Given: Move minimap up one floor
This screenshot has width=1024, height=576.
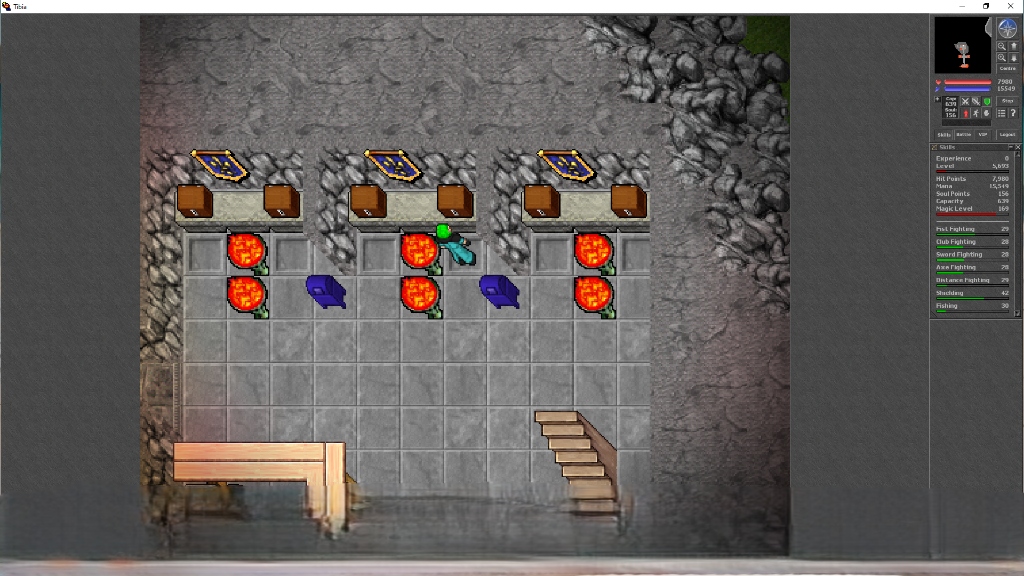Looking at the screenshot, I should (x=1013, y=46).
